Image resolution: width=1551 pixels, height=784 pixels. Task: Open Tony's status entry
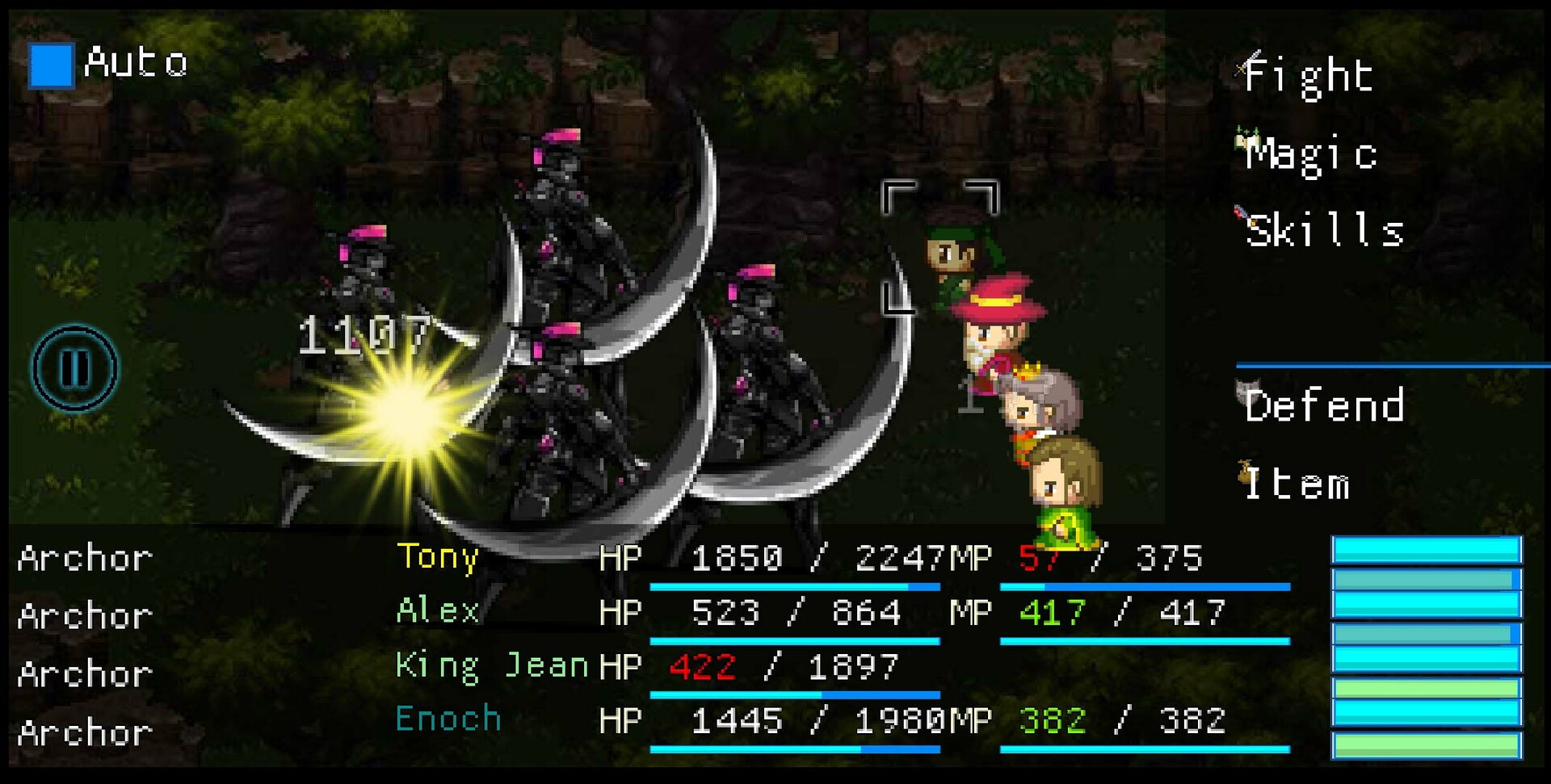[436, 557]
